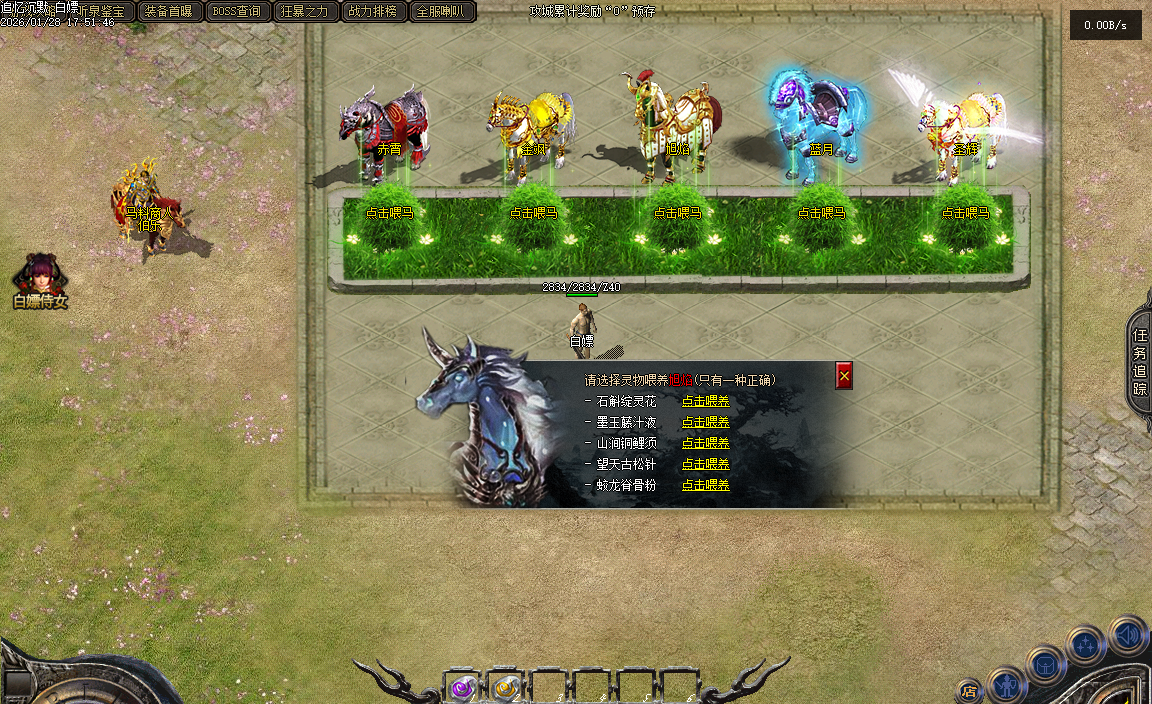
Task: View the 战力排榜 ranking
Action: click(x=373, y=11)
